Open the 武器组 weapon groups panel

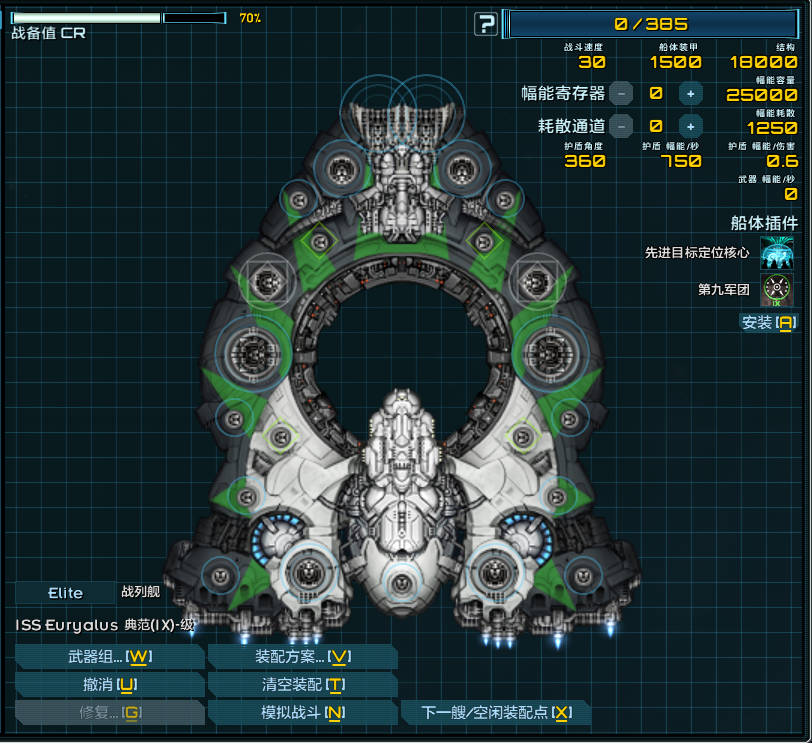click(x=110, y=656)
